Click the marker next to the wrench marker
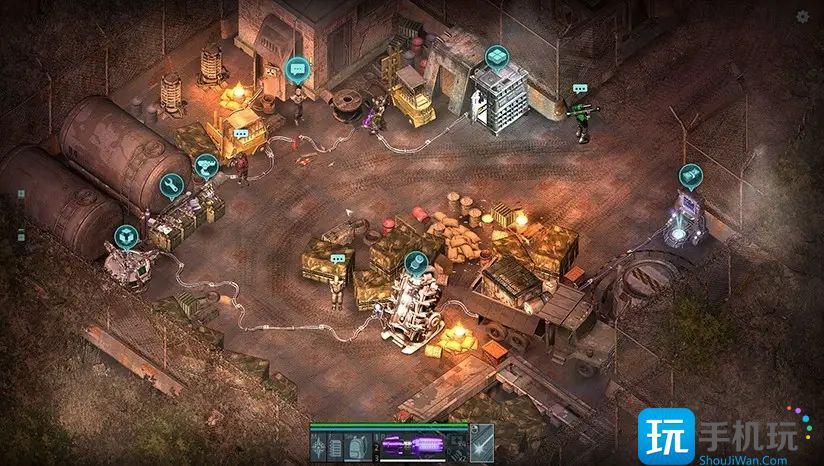824x466 pixels. 205,165
